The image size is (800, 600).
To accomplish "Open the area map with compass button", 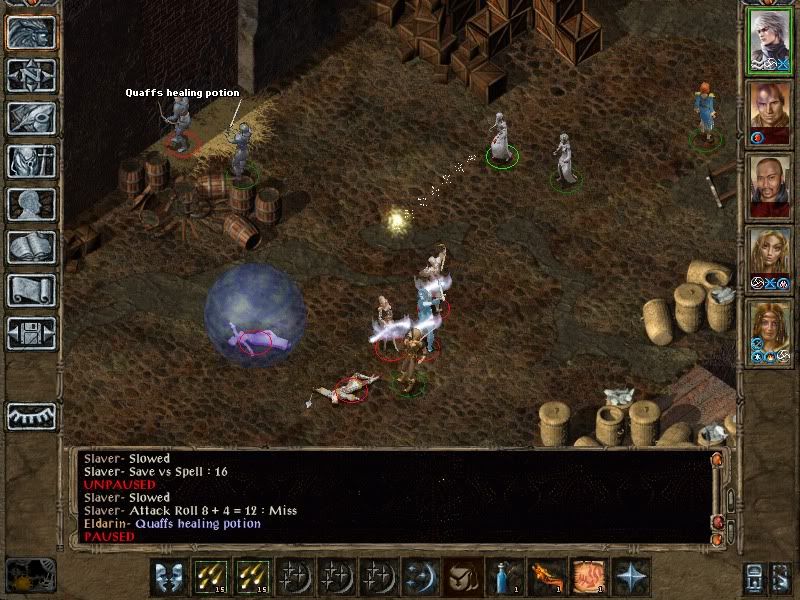I will (x=31, y=75).
